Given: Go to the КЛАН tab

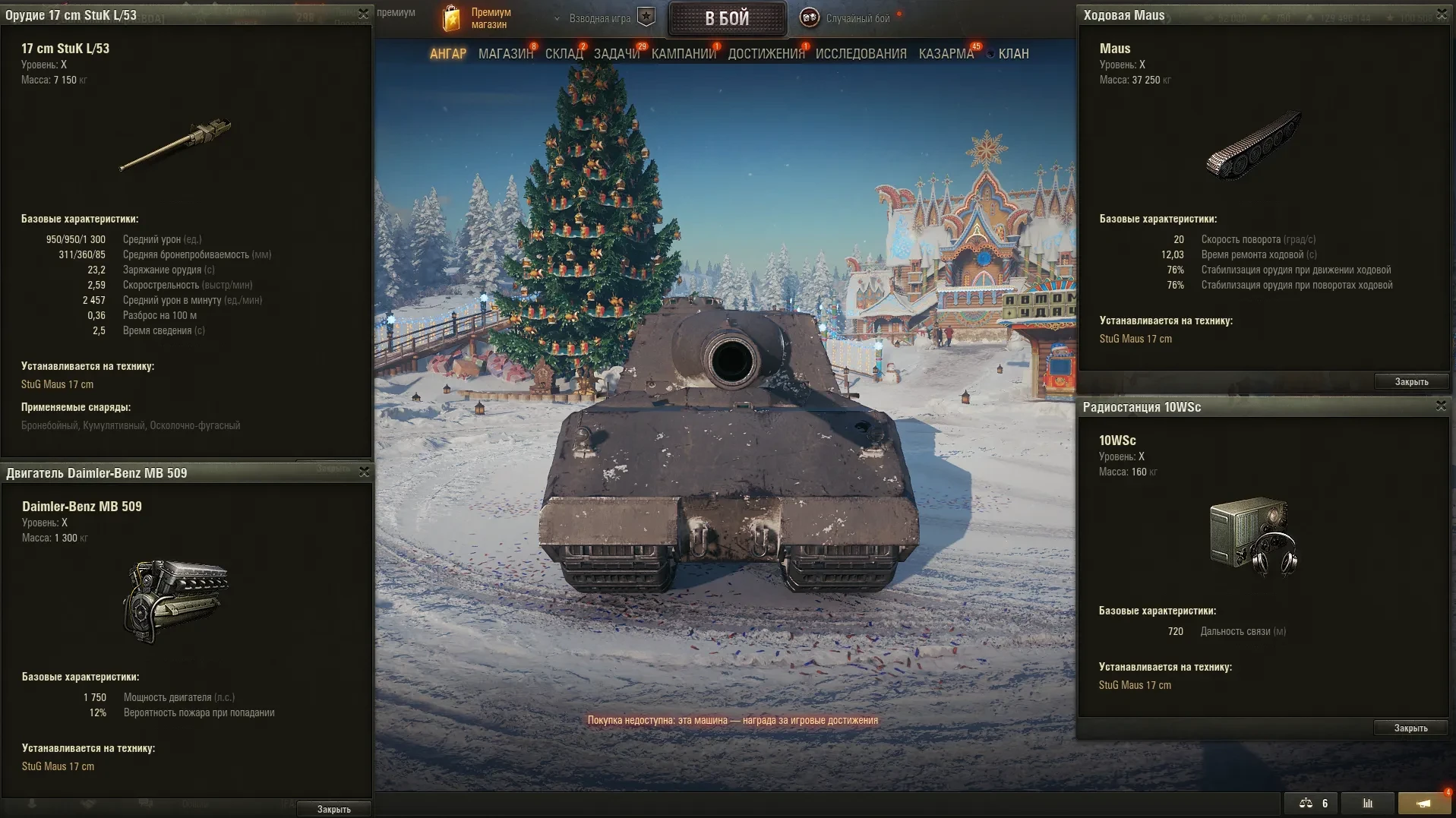Looking at the screenshot, I should (x=1013, y=54).
